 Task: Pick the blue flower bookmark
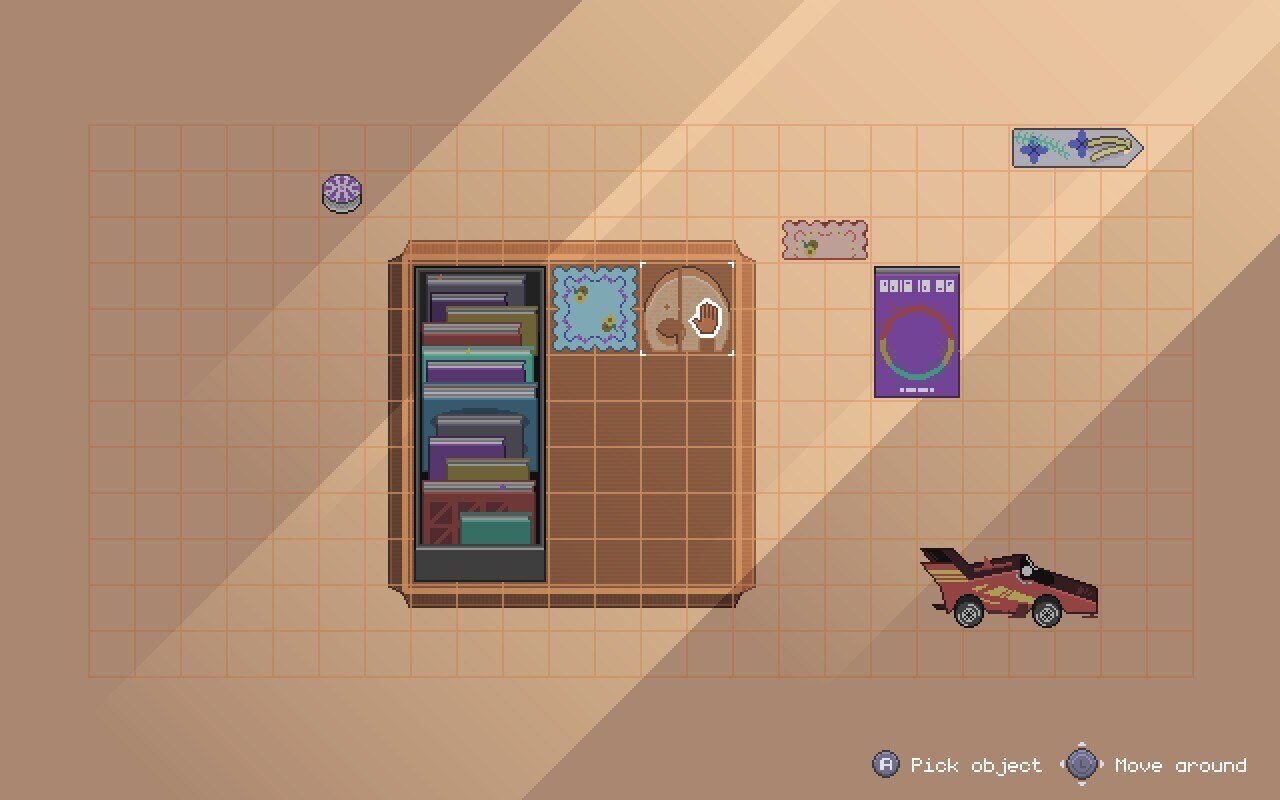(x=1076, y=148)
